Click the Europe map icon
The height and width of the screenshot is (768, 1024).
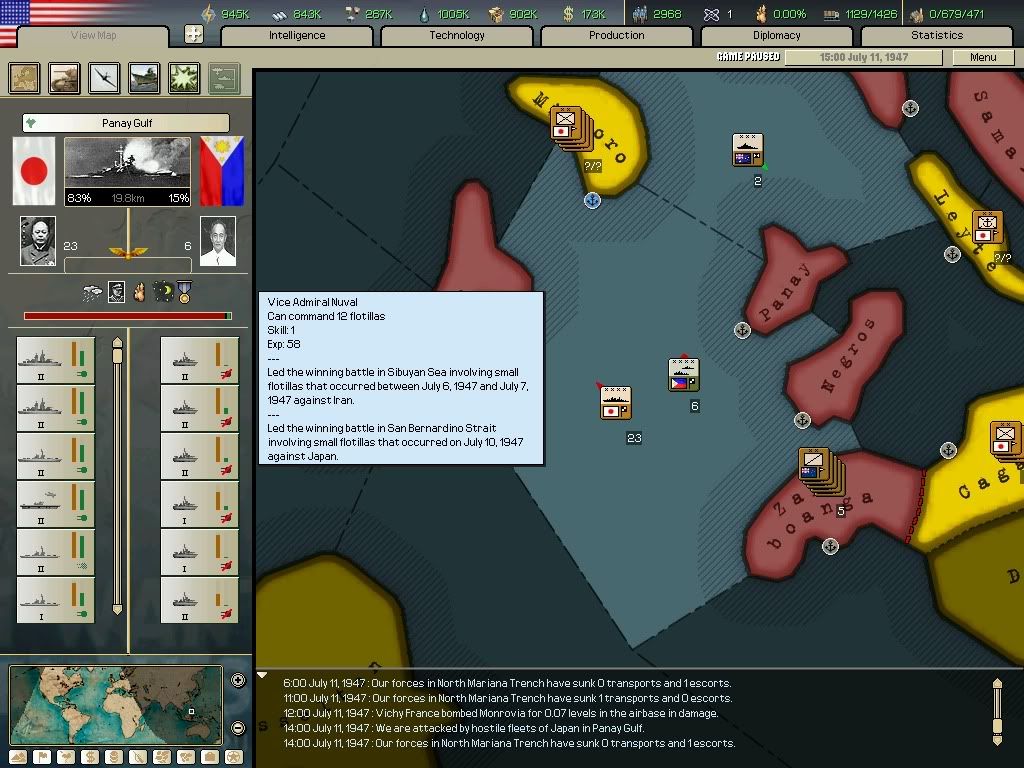pyautogui.click(x=25, y=78)
